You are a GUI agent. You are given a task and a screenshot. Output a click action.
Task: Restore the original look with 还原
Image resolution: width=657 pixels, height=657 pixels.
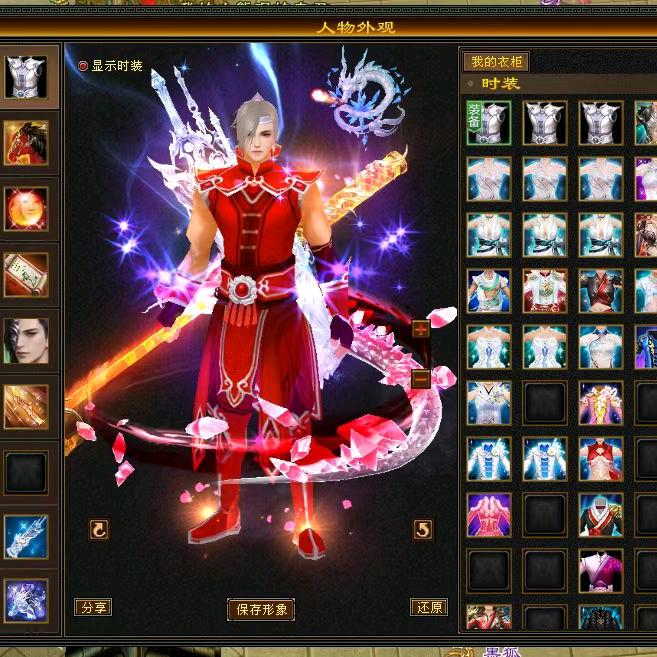pos(428,607)
